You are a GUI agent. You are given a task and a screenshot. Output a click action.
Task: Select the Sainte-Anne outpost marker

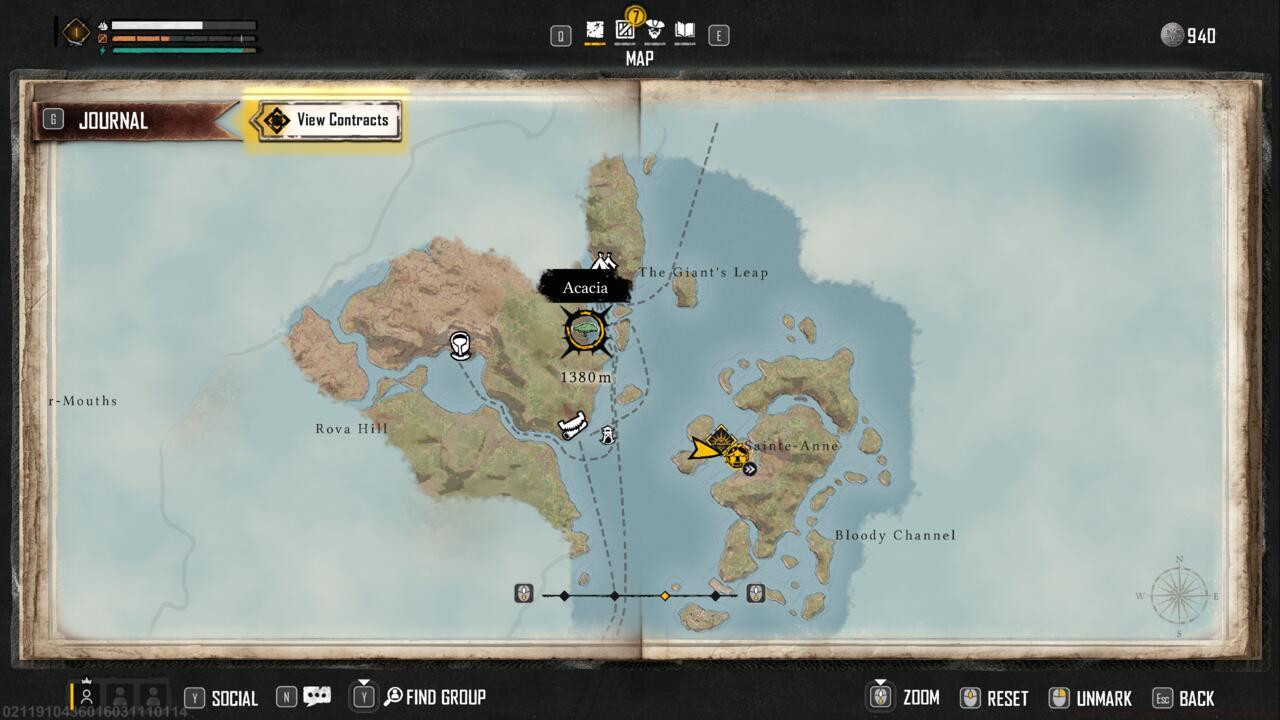point(738,457)
